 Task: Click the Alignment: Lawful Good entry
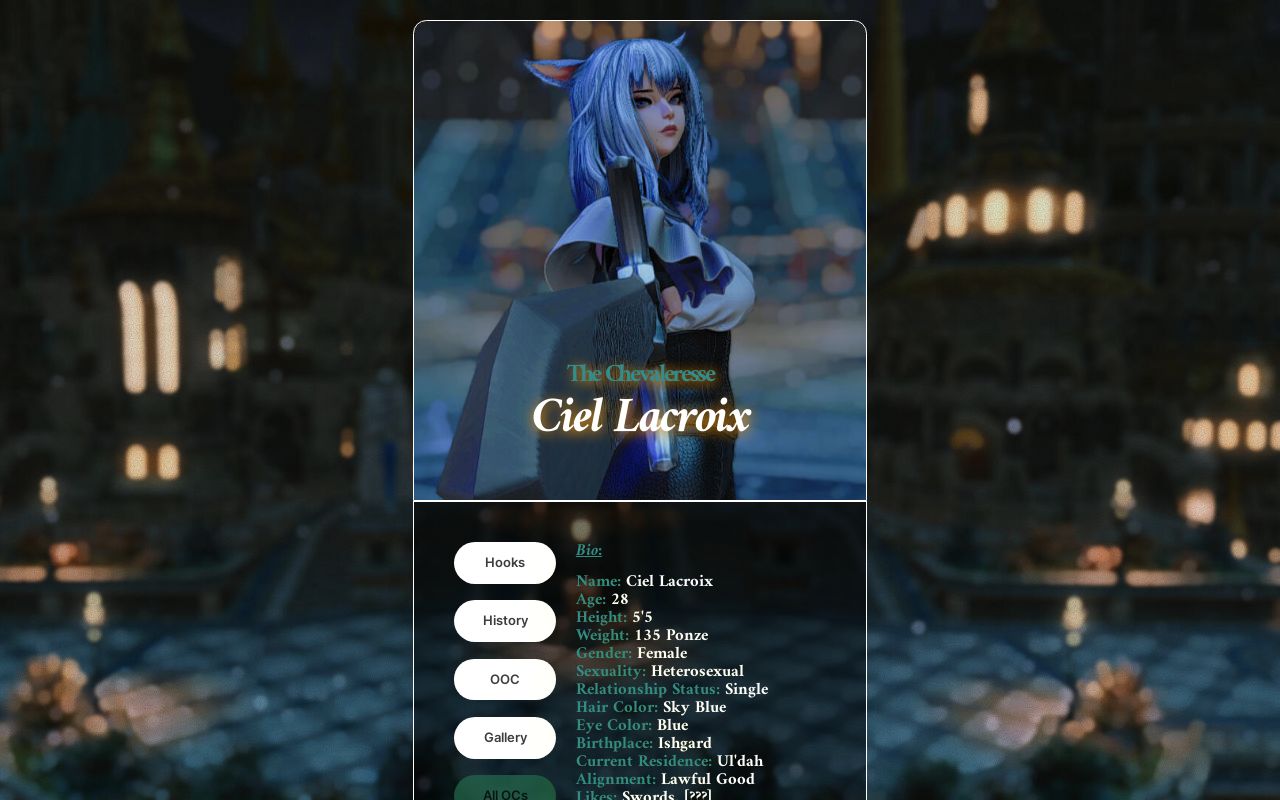[x=665, y=779]
